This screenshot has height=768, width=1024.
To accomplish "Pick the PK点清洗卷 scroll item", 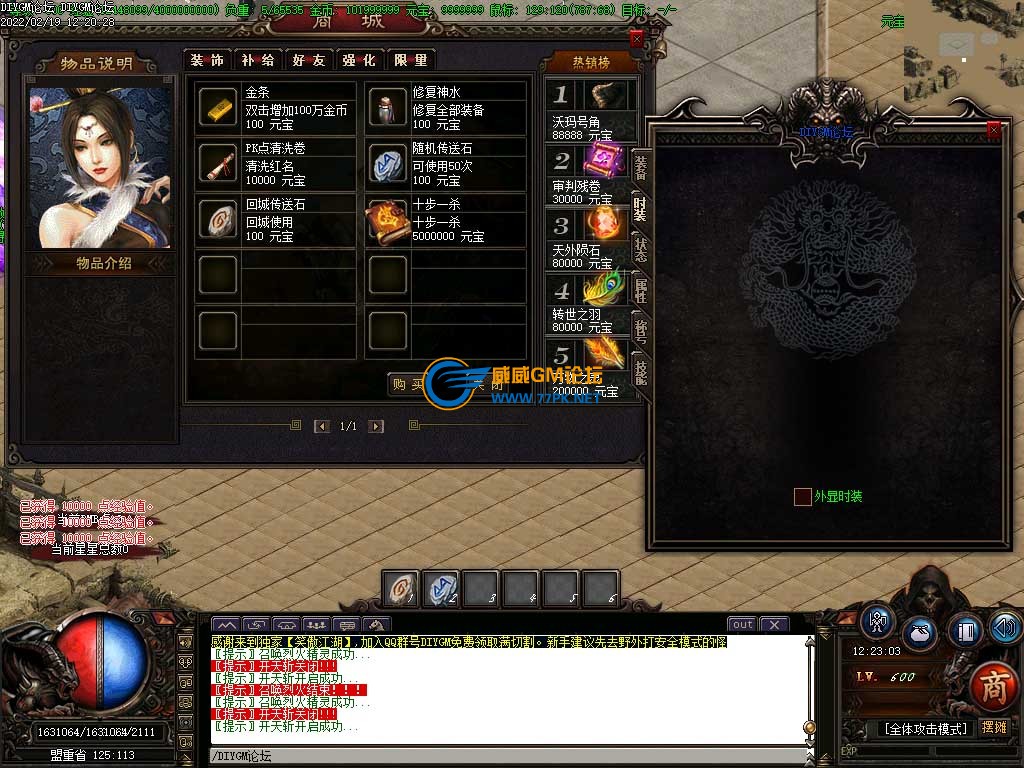I will point(218,163).
